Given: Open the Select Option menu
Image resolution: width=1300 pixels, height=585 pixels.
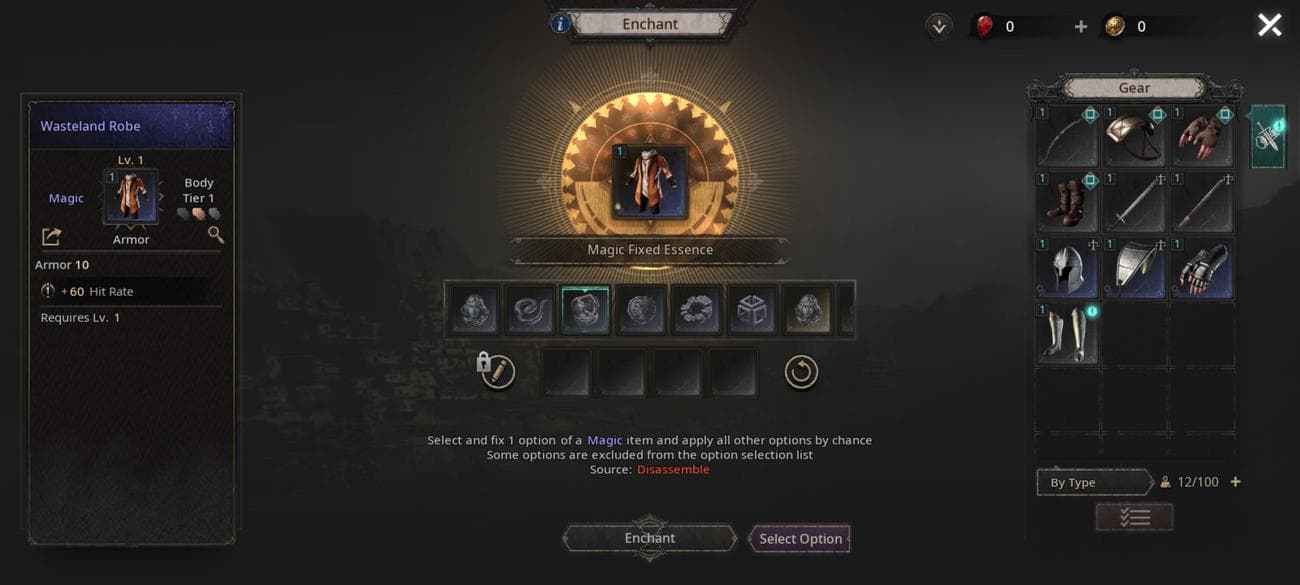Looking at the screenshot, I should 800,539.
